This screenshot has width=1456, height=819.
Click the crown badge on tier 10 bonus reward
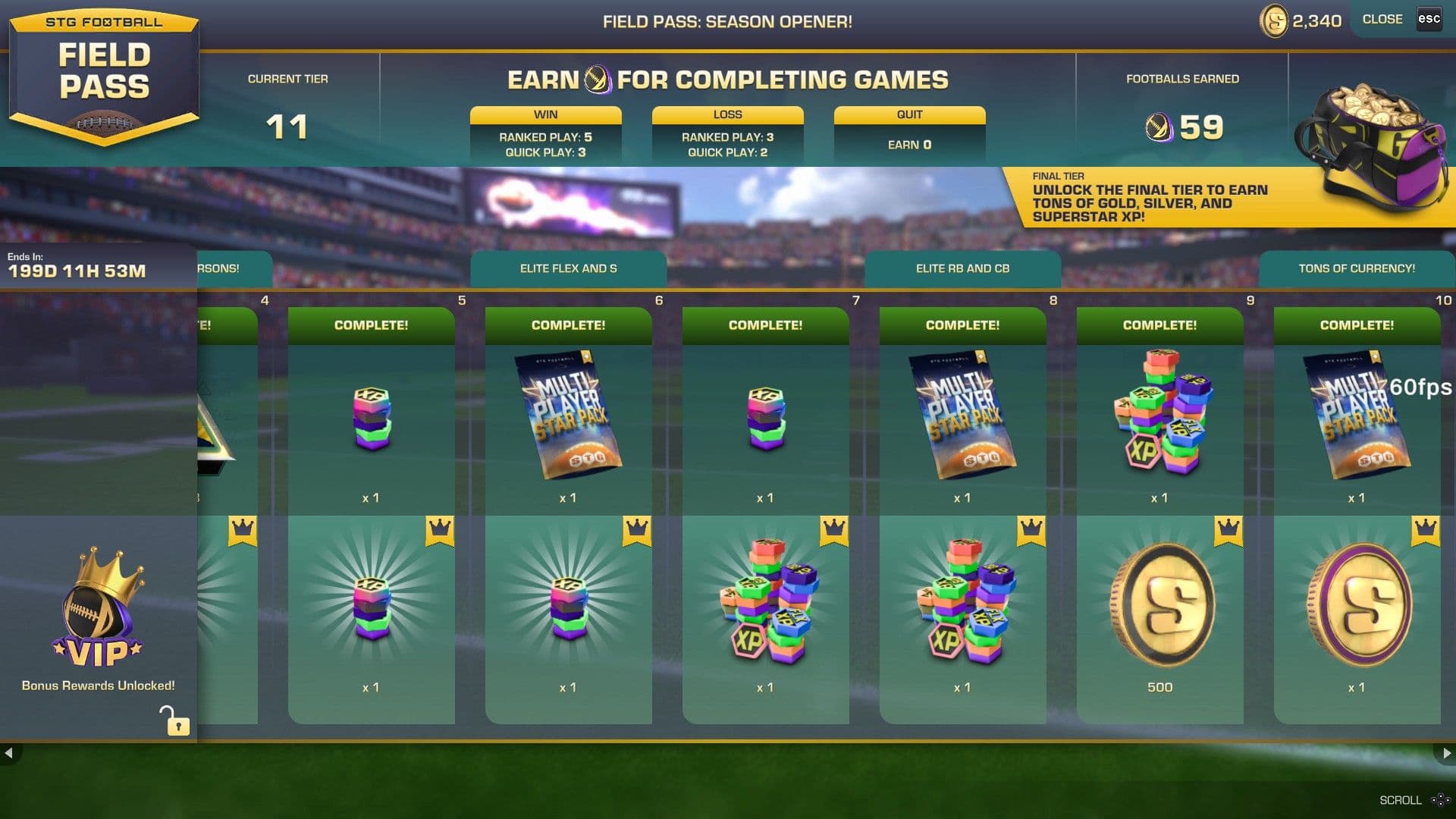click(1427, 532)
